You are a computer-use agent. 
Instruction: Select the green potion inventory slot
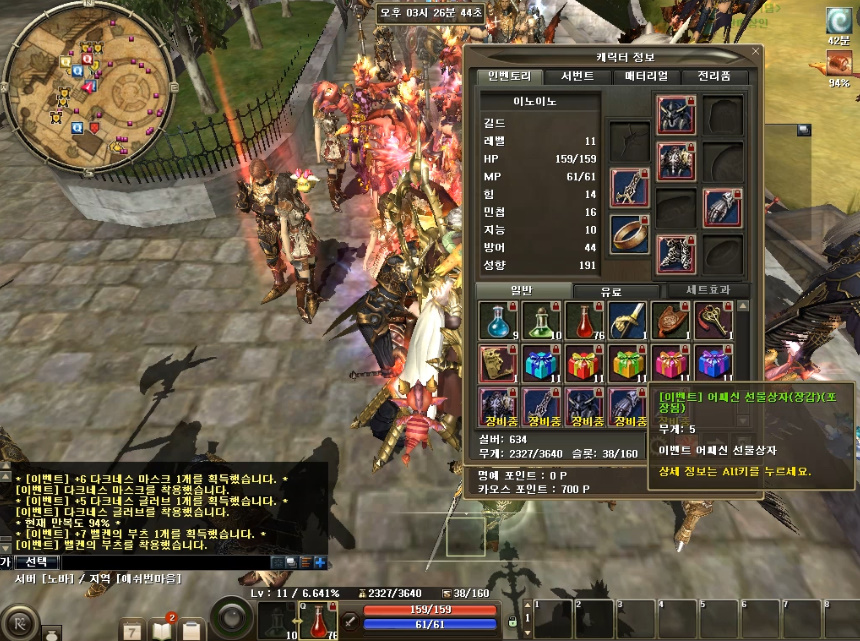[541, 320]
